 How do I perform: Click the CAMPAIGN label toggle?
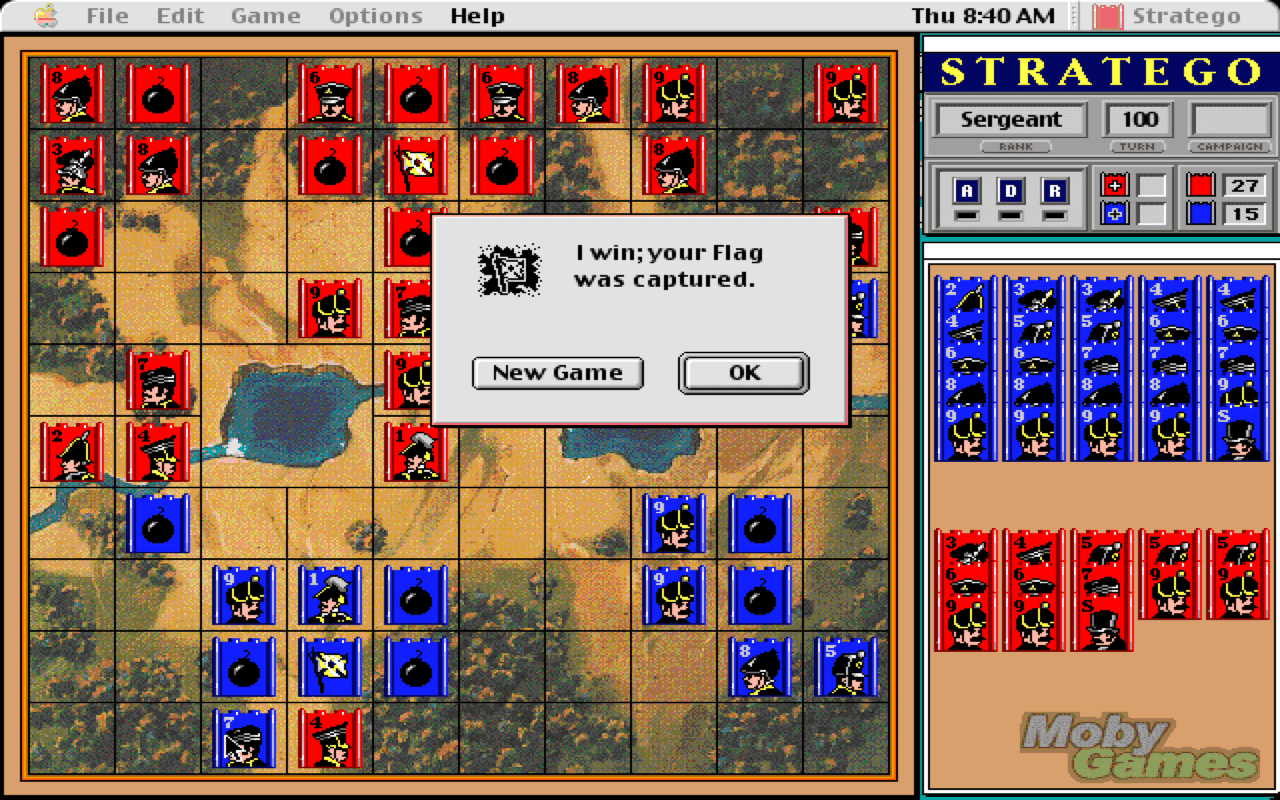pos(1228,147)
